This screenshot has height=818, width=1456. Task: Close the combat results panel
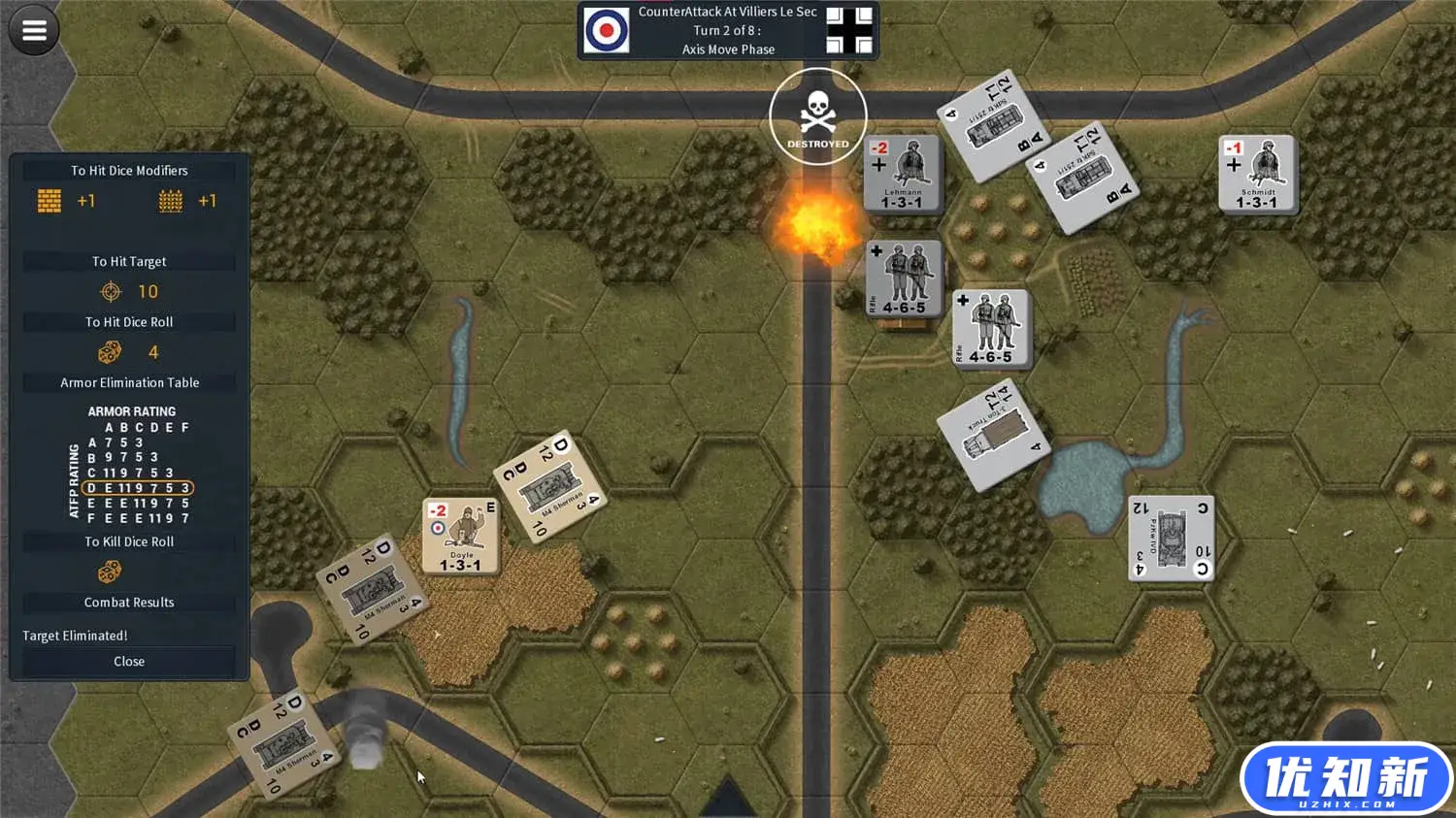tap(129, 662)
